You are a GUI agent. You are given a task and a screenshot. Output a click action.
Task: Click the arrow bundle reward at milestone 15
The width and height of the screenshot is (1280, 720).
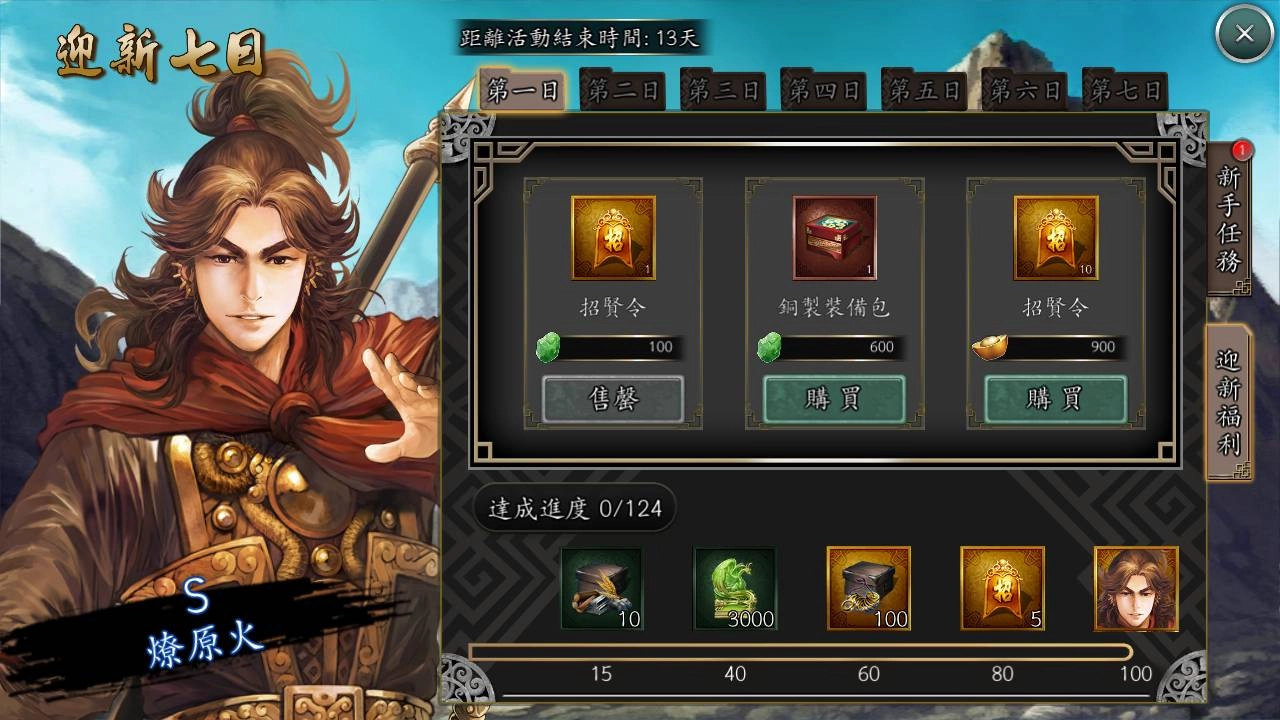tap(601, 589)
